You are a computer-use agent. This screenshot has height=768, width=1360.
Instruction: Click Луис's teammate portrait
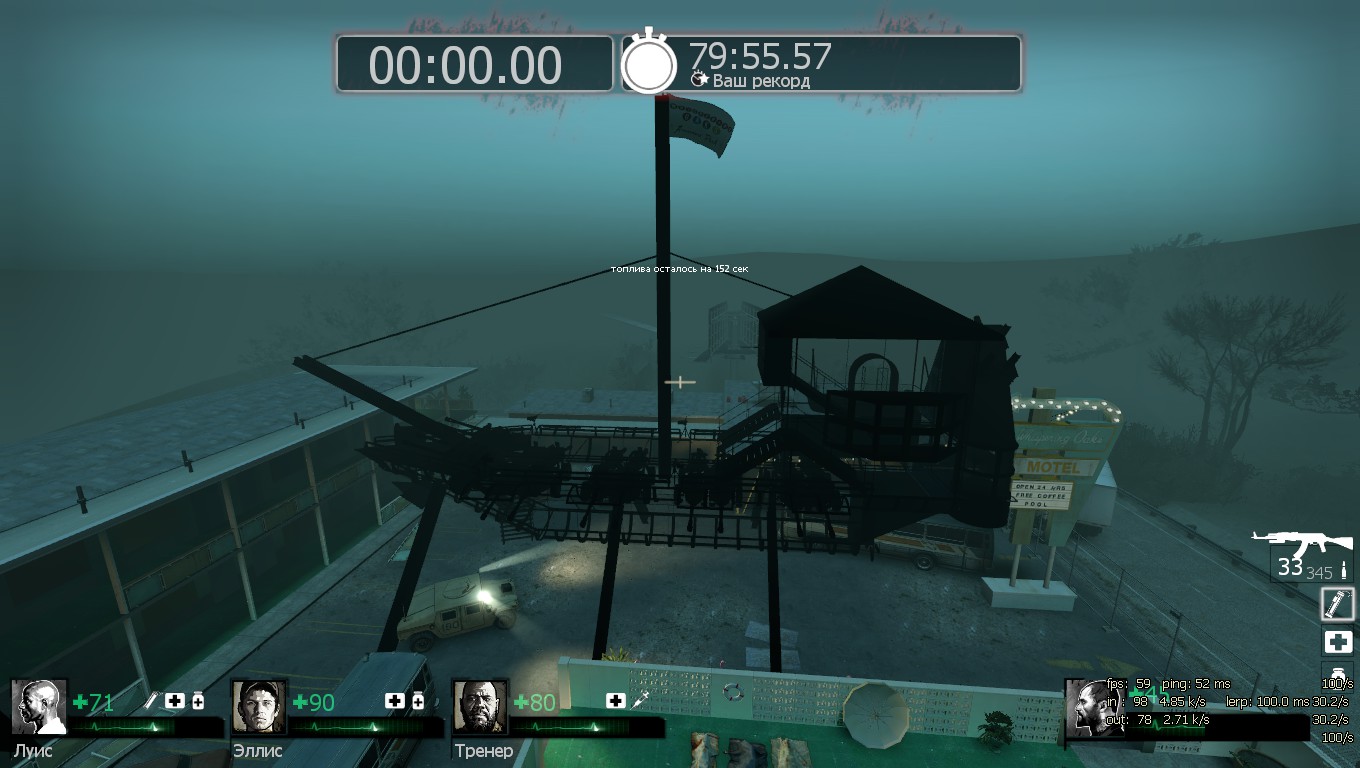[x=39, y=707]
